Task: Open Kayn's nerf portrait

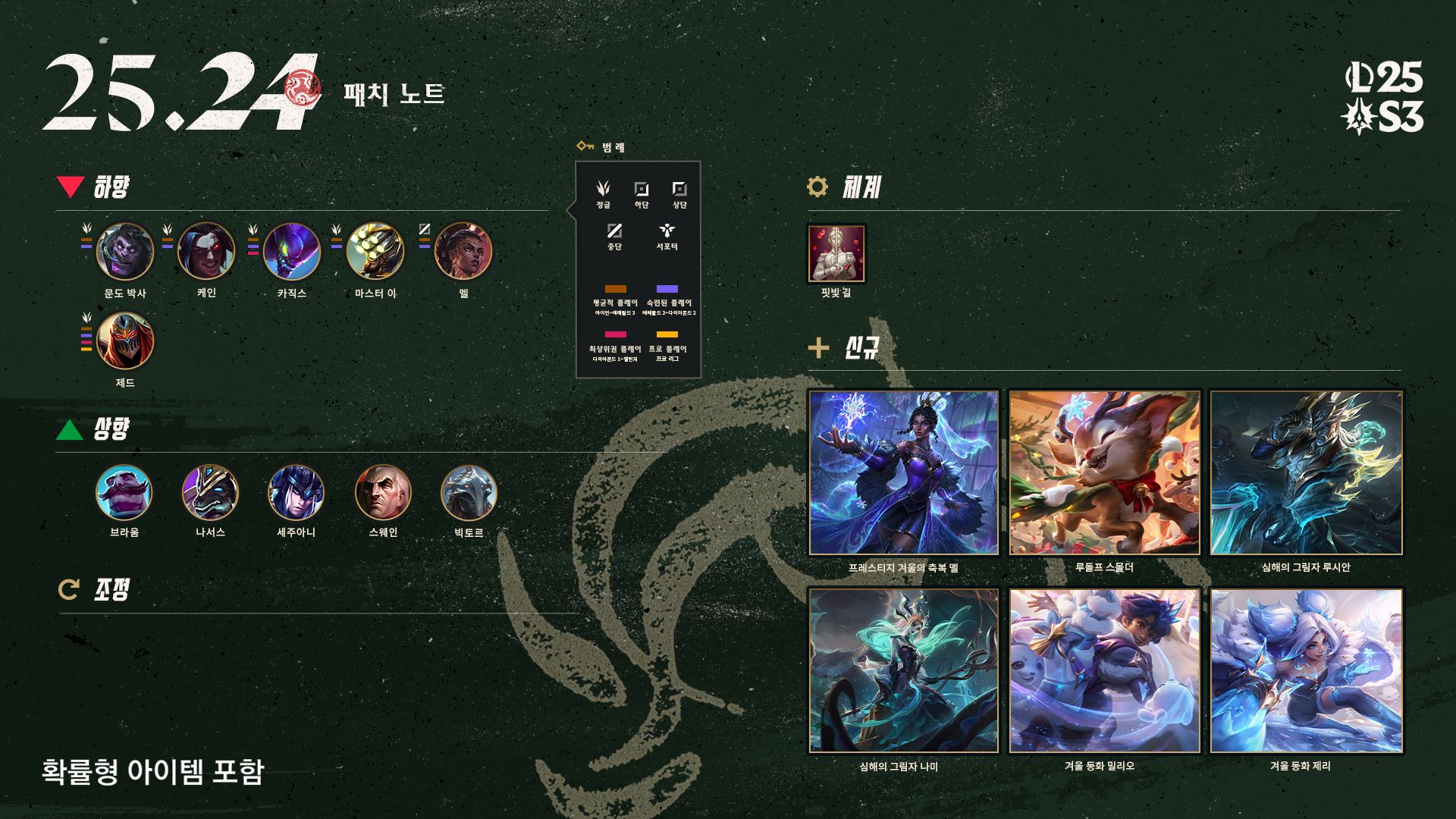Action: pos(206,252)
